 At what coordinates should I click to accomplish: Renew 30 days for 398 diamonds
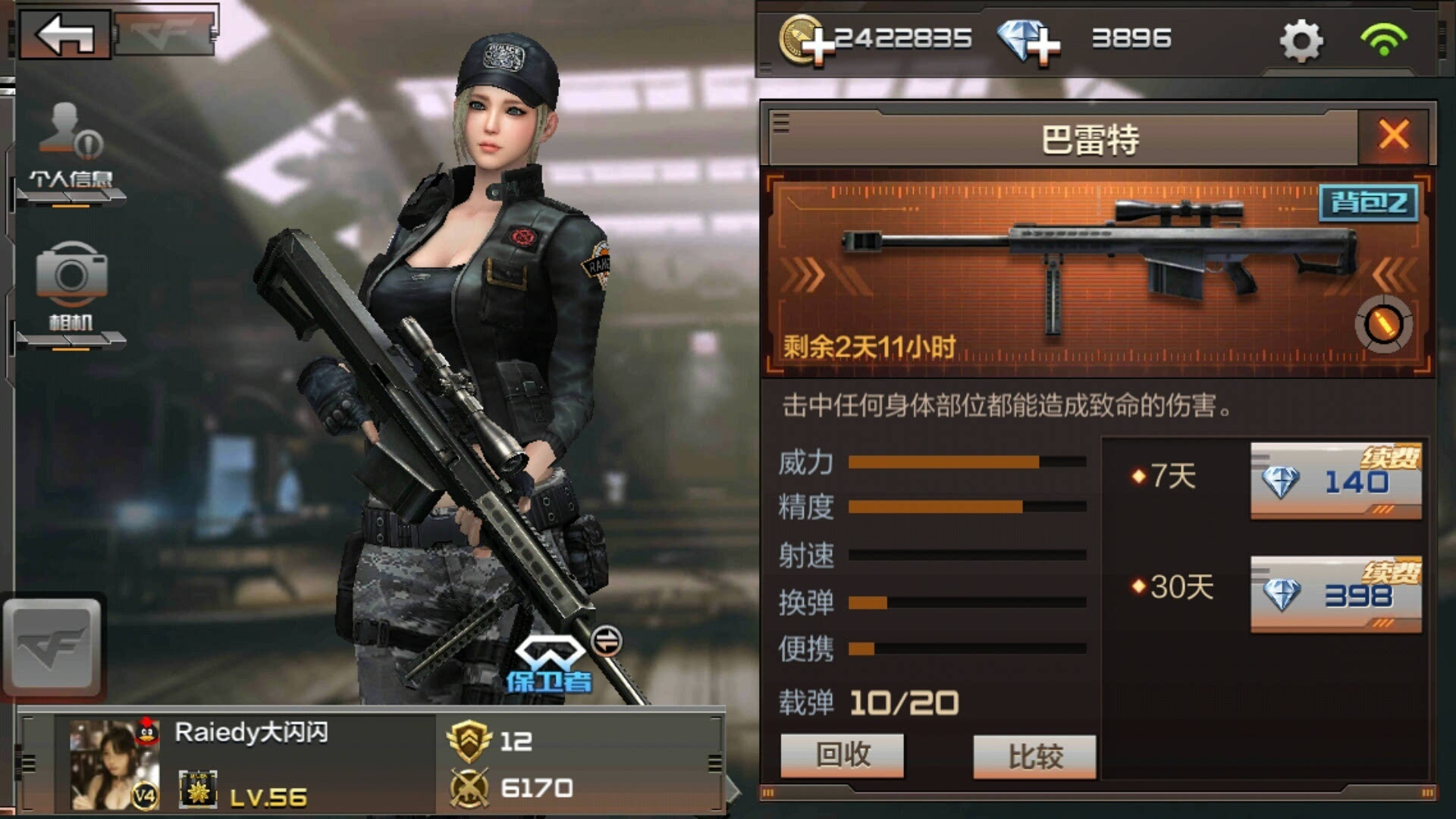1335,595
